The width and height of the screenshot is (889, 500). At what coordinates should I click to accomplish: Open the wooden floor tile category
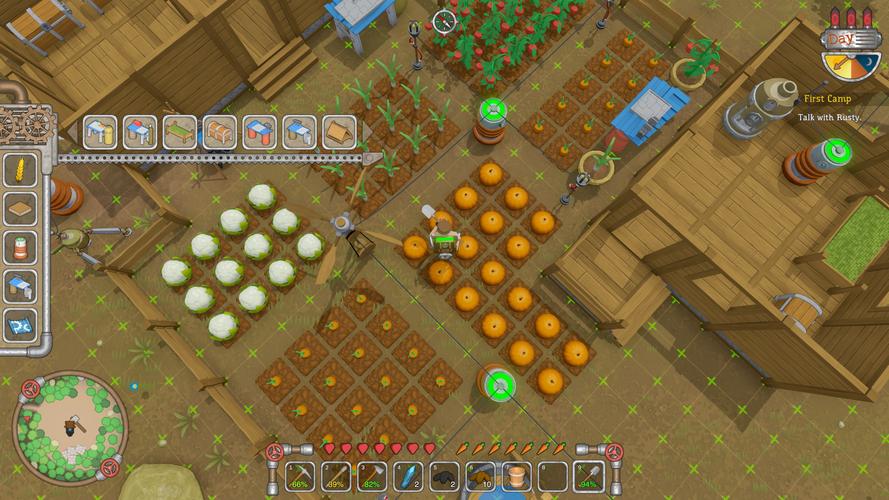[21, 208]
